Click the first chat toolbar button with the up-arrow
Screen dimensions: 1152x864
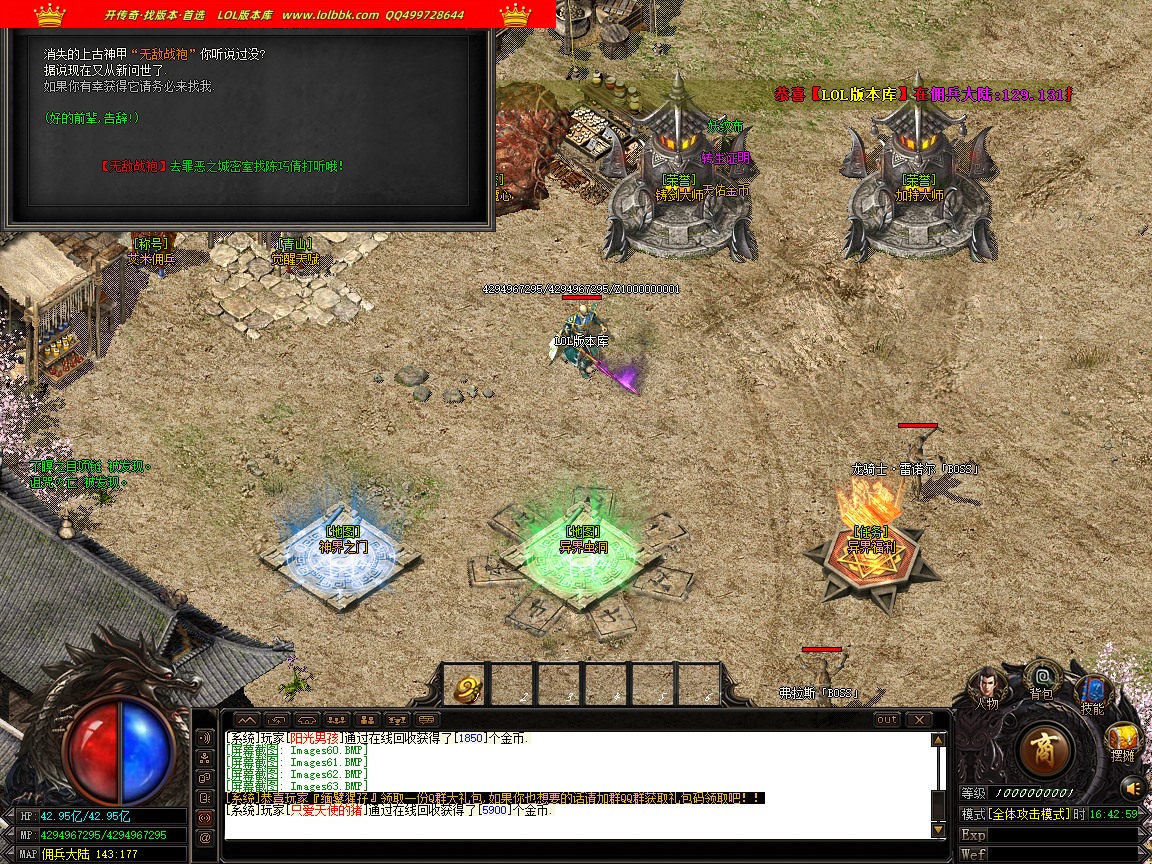(x=247, y=720)
